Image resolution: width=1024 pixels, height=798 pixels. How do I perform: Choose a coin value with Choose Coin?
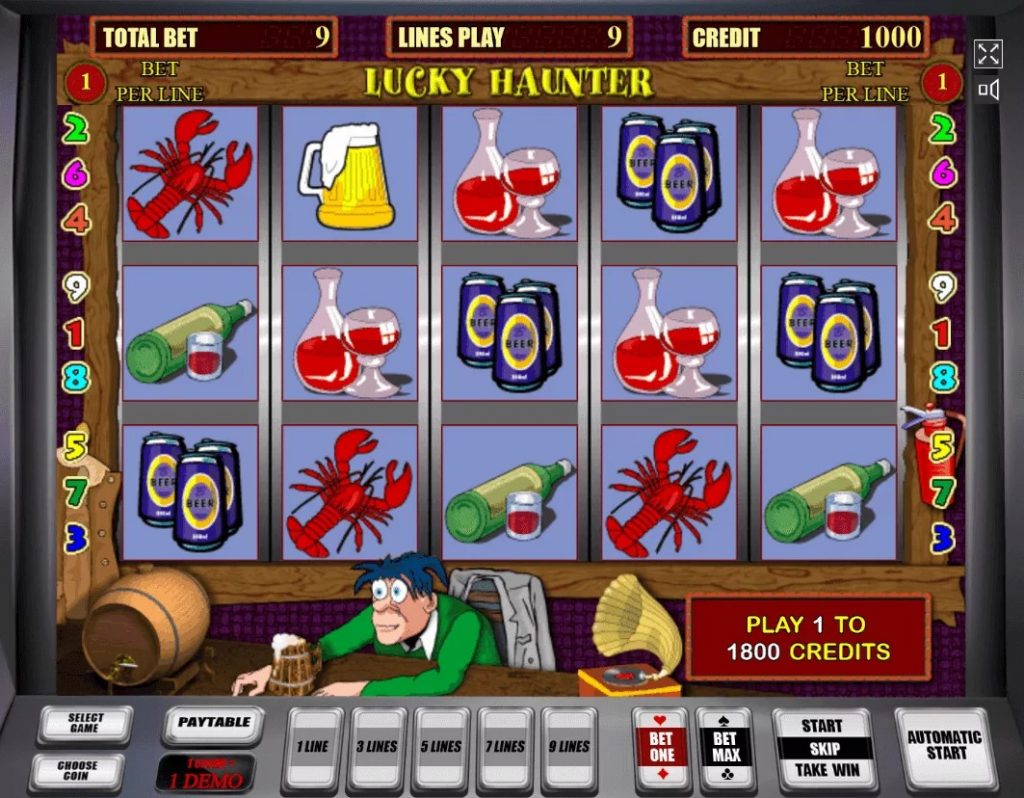pos(77,770)
